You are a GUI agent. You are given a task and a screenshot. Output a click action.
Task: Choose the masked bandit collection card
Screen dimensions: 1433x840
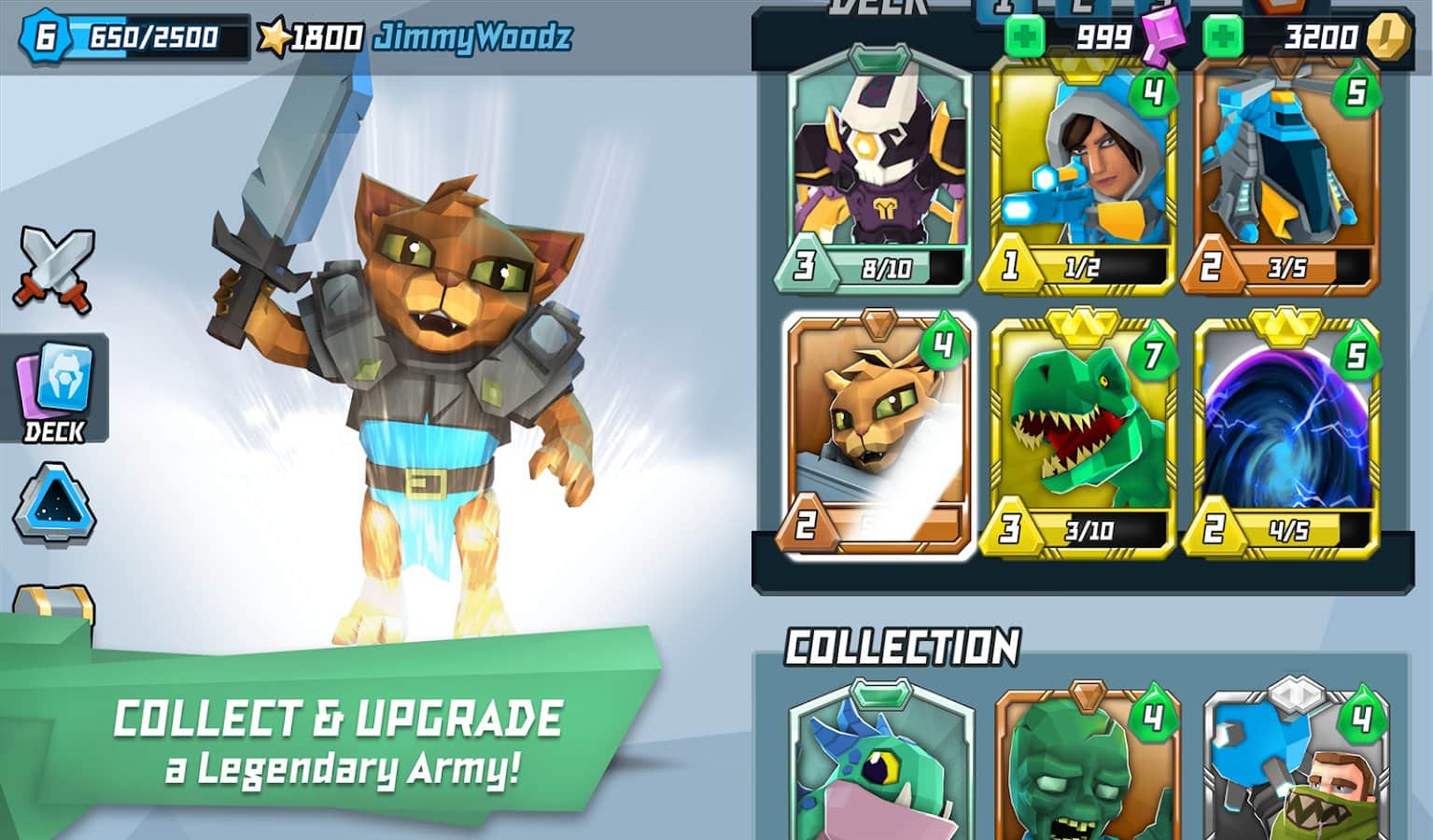[1296, 765]
